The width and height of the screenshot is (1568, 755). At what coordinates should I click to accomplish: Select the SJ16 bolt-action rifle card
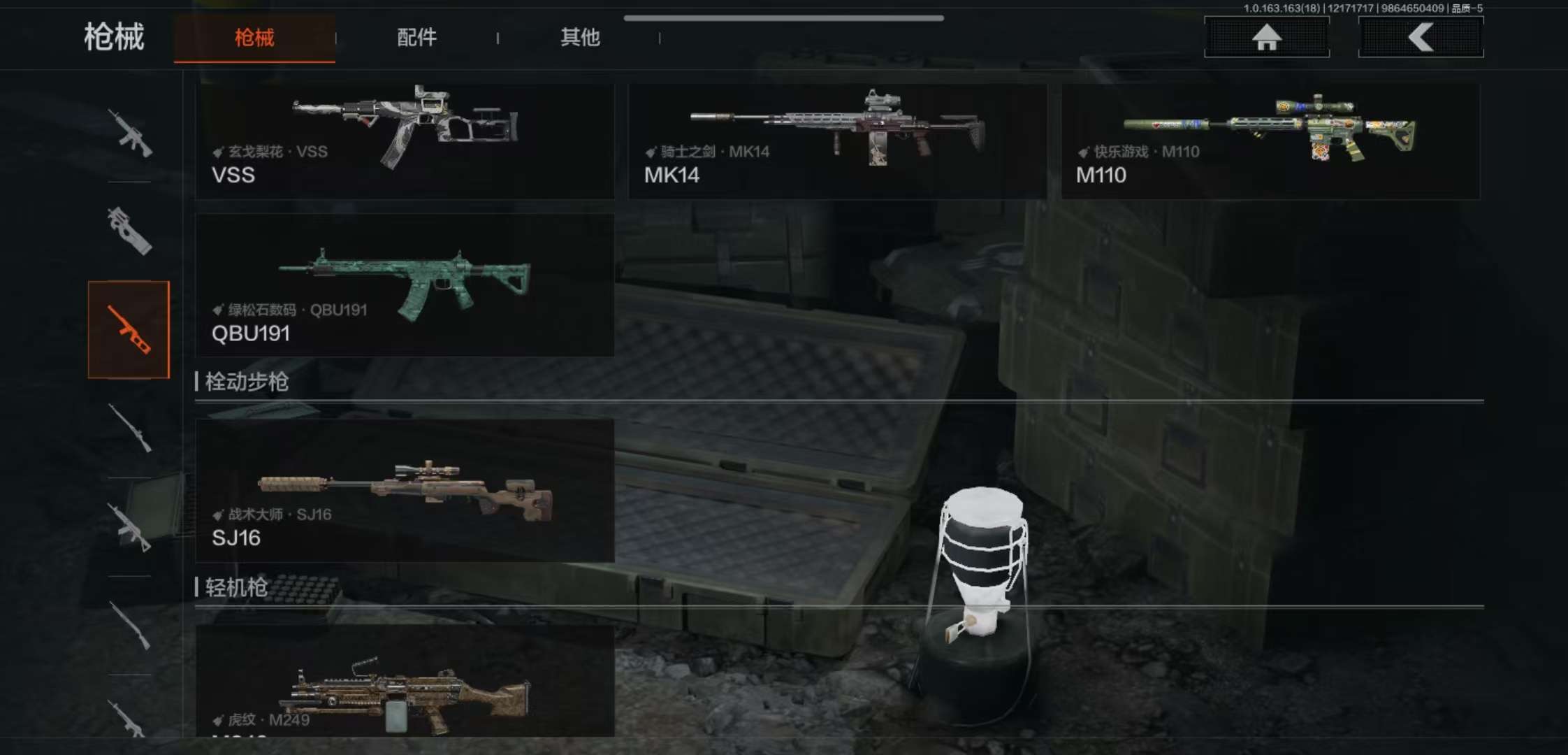click(x=405, y=490)
